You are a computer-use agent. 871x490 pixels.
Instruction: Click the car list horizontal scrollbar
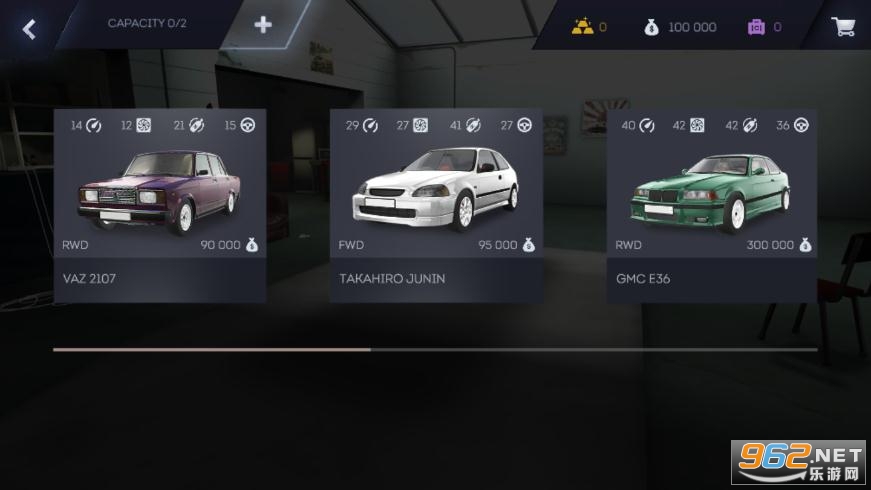[435, 350]
